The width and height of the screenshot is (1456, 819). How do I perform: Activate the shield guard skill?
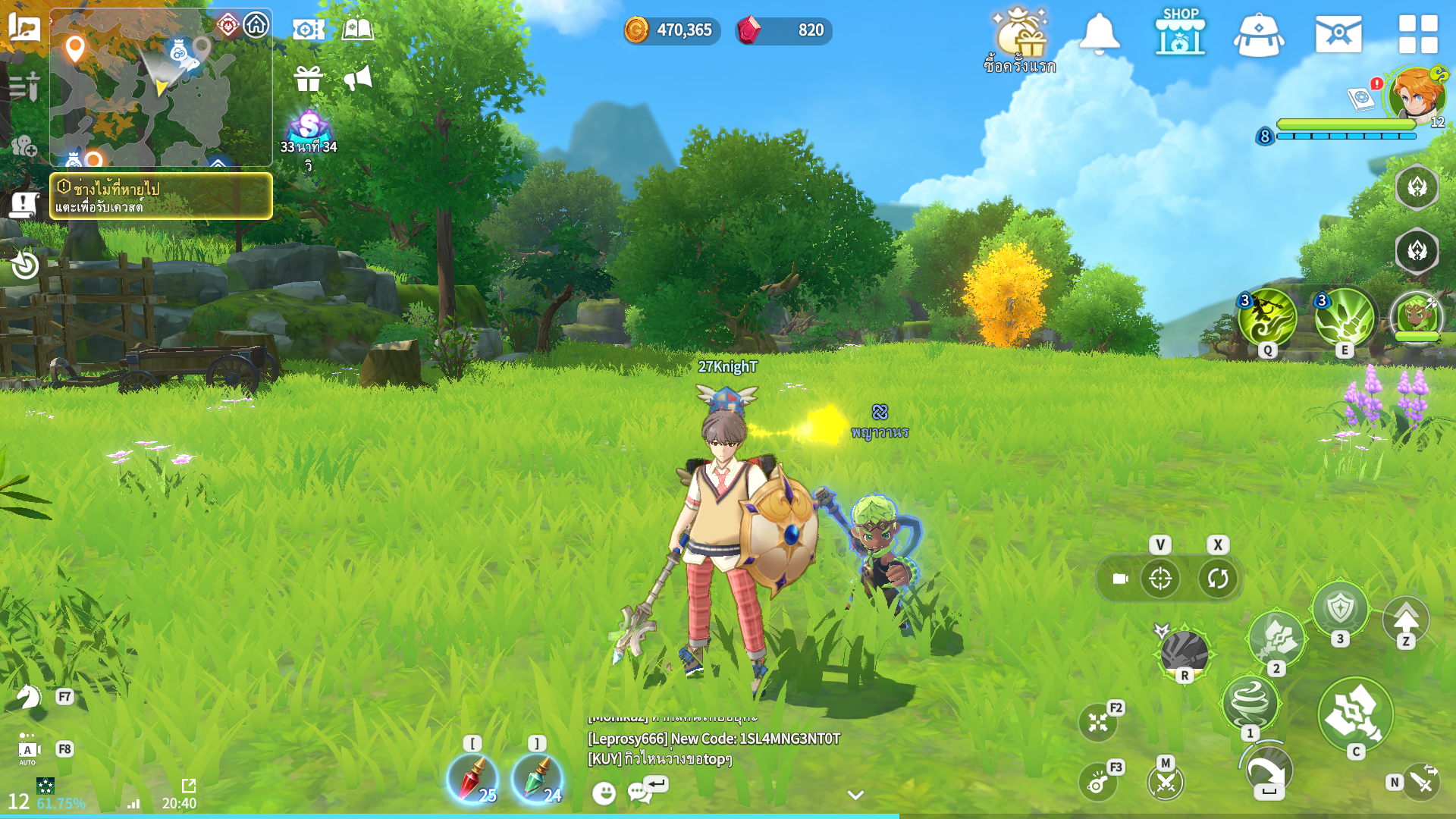click(x=1340, y=607)
